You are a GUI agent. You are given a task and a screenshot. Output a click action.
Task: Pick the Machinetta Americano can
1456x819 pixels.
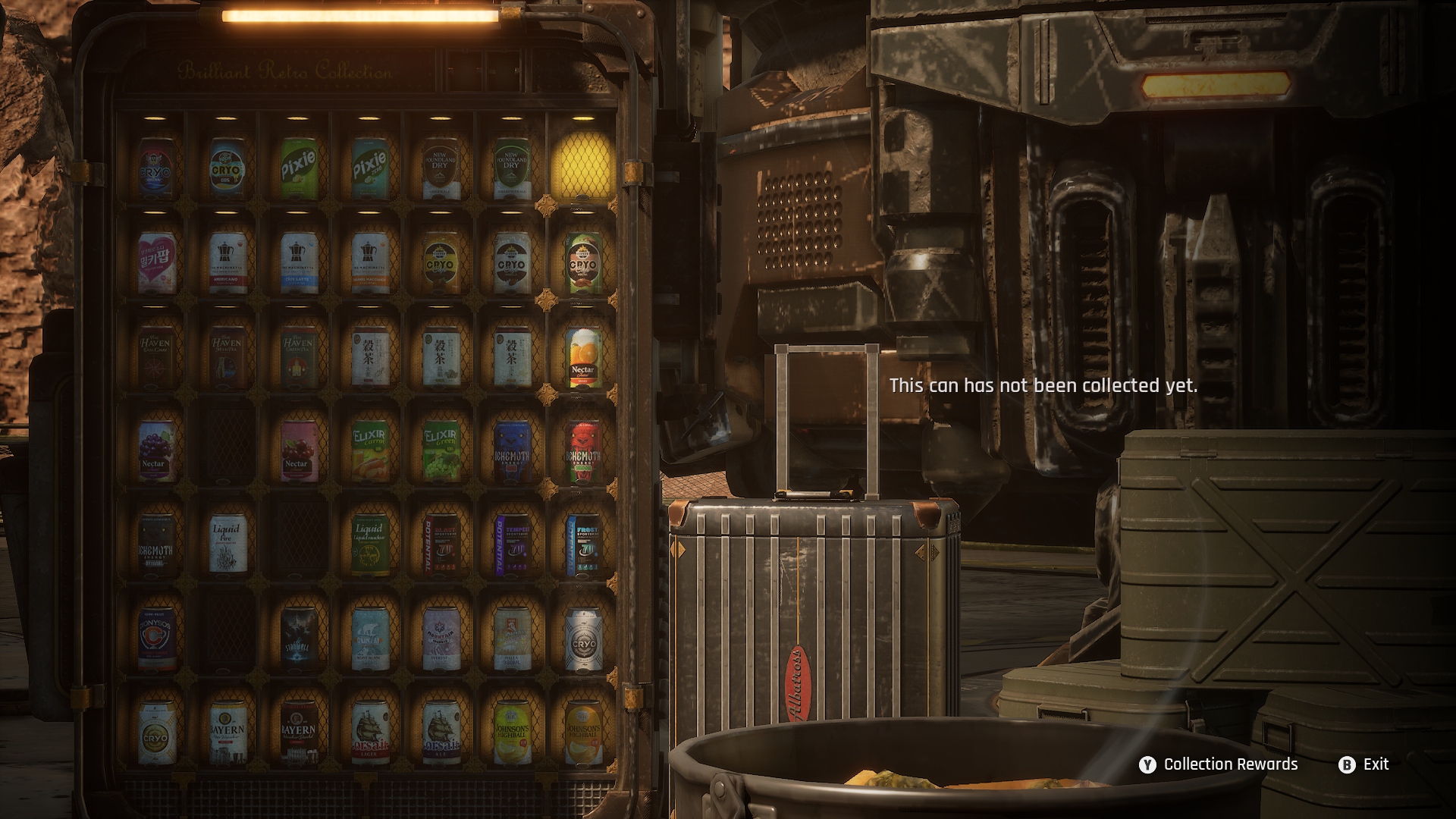(227, 262)
